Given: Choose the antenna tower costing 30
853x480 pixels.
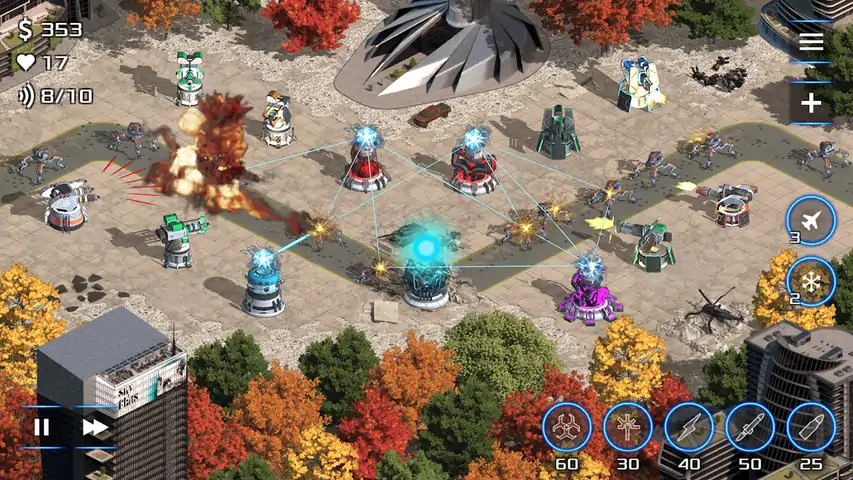Looking at the screenshot, I should coord(628,427).
